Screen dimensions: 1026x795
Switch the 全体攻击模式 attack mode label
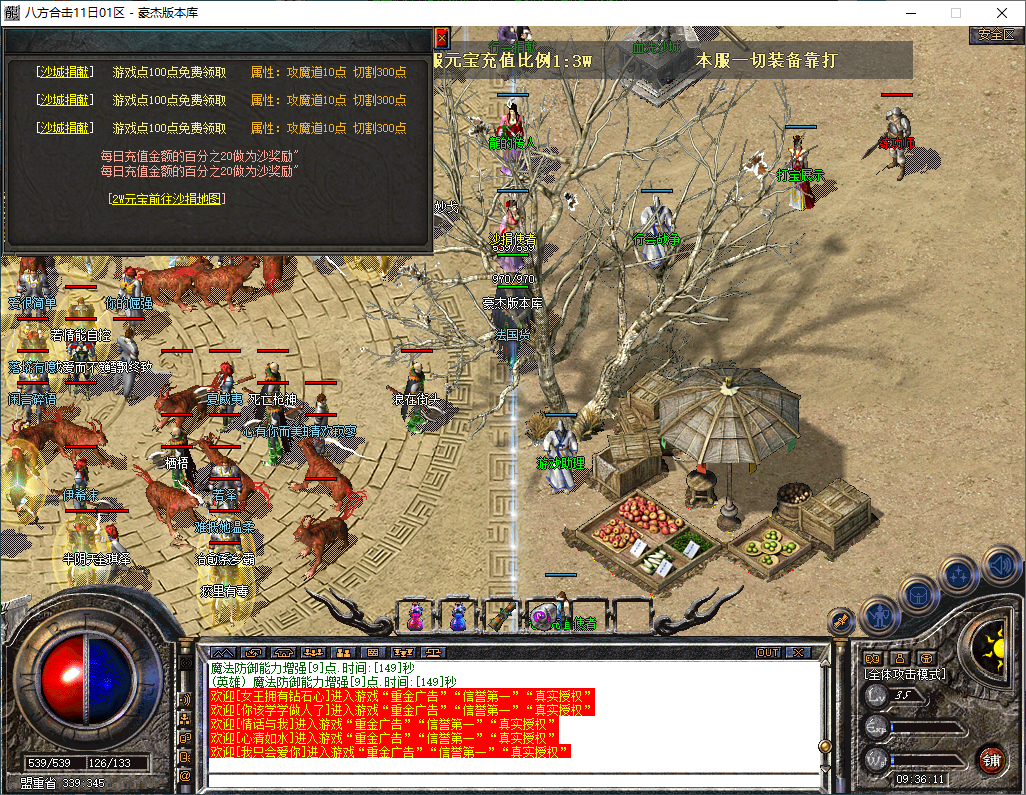[904, 674]
